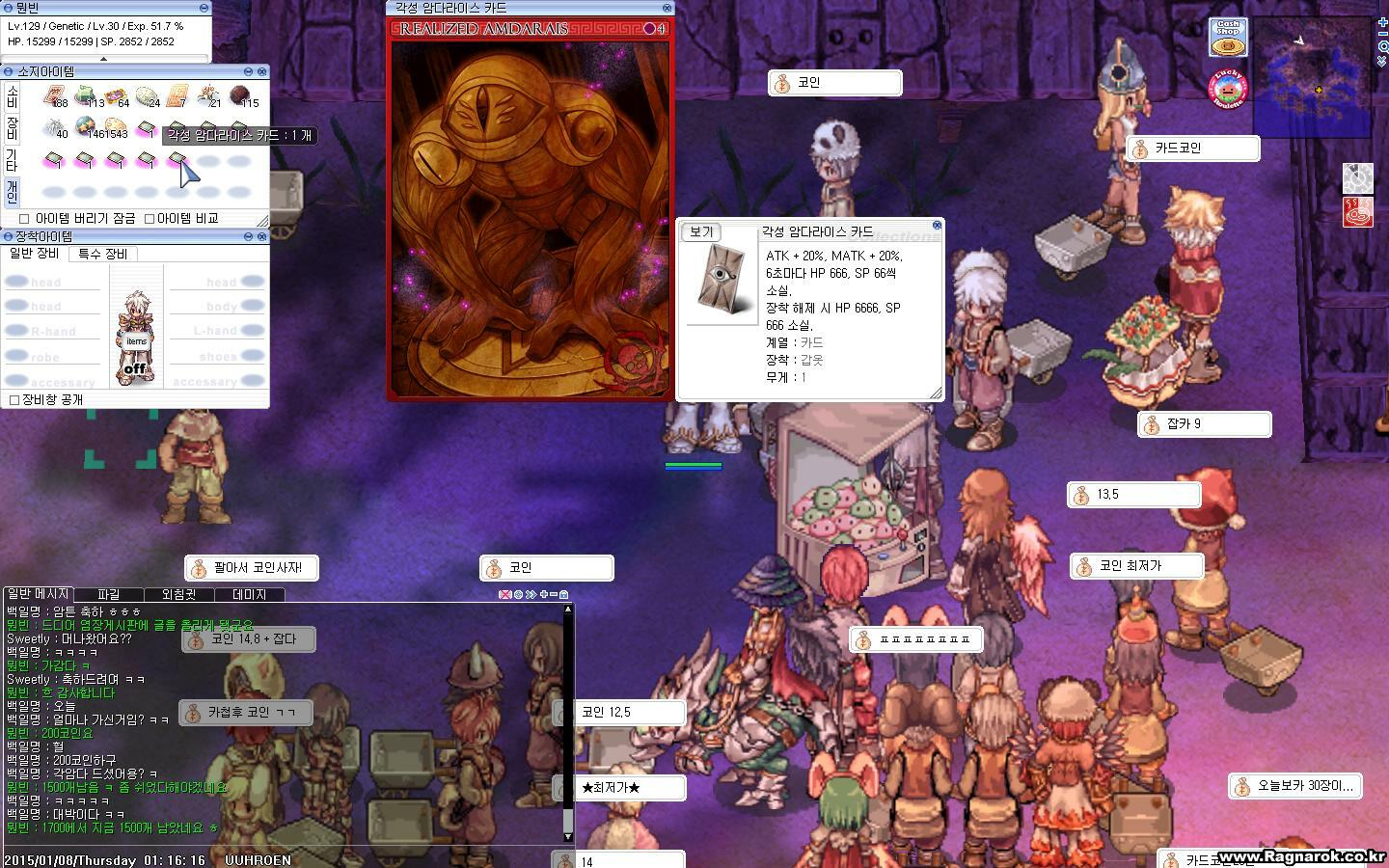Select the 소비 consumables inventory tab
Viewport: 1389px width, 868px height.
12,96
